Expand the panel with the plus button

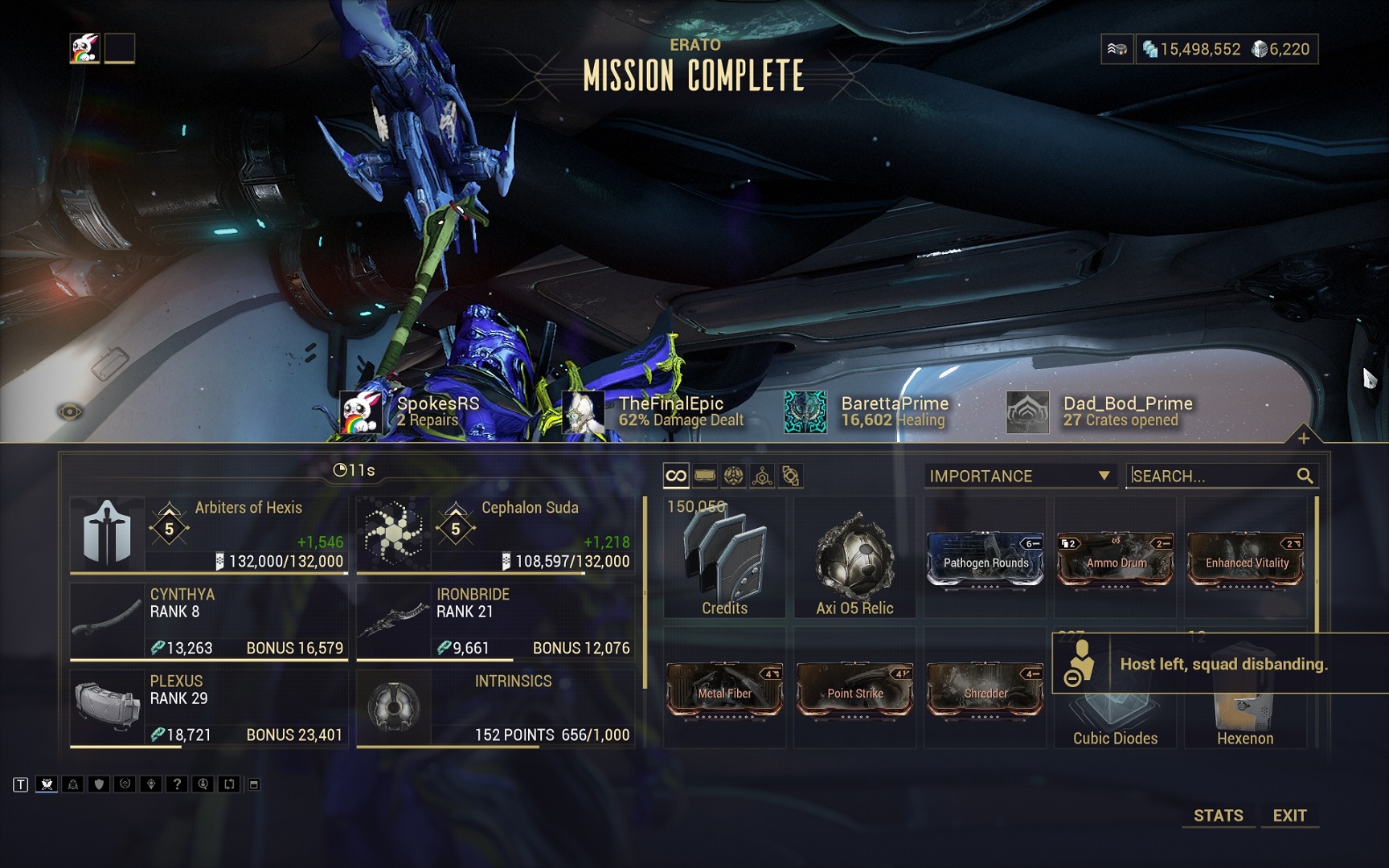click(1303, 438)
